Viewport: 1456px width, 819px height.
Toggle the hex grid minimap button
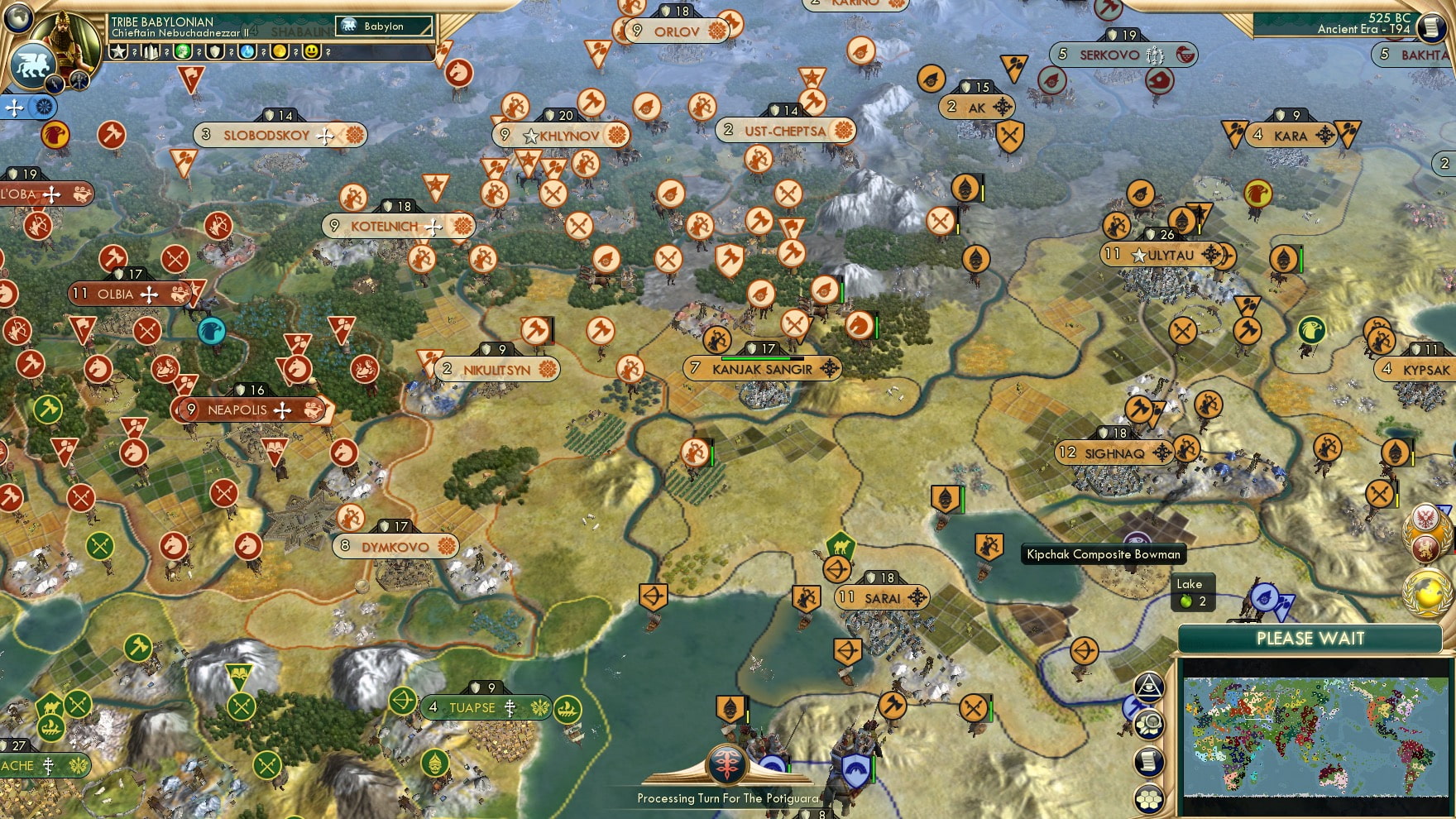[1149, 798]
